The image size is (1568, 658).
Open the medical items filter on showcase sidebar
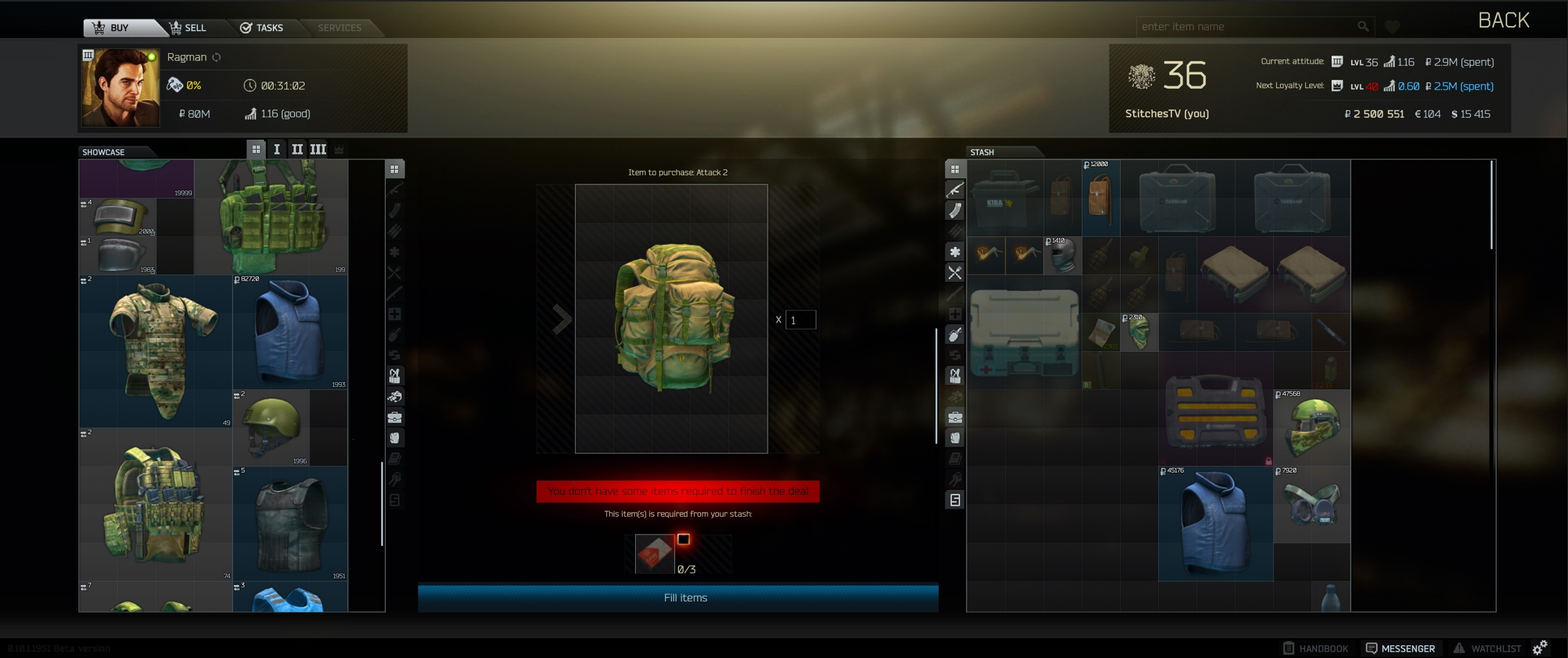[x=395, y=314]
